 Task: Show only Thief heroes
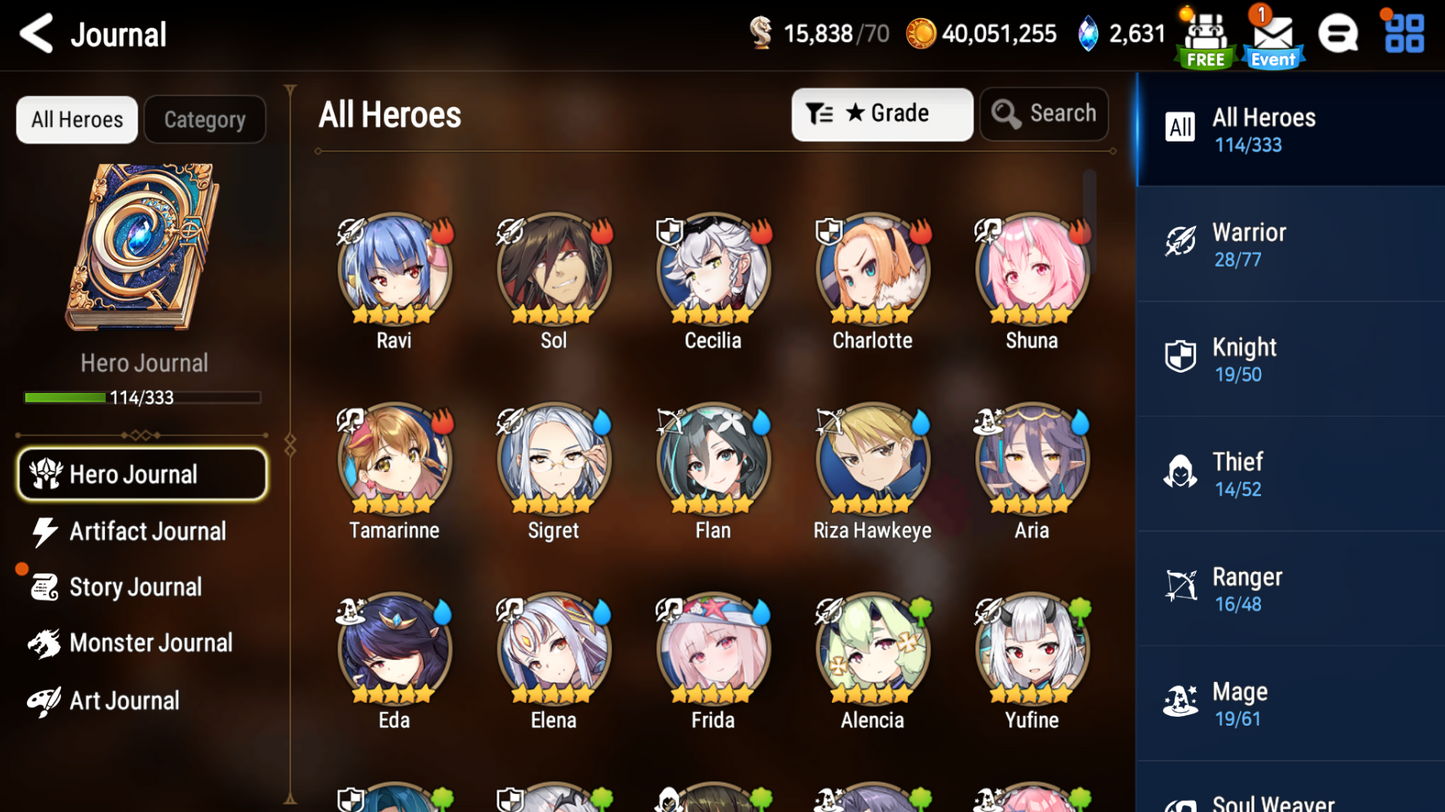point(1289,474)
